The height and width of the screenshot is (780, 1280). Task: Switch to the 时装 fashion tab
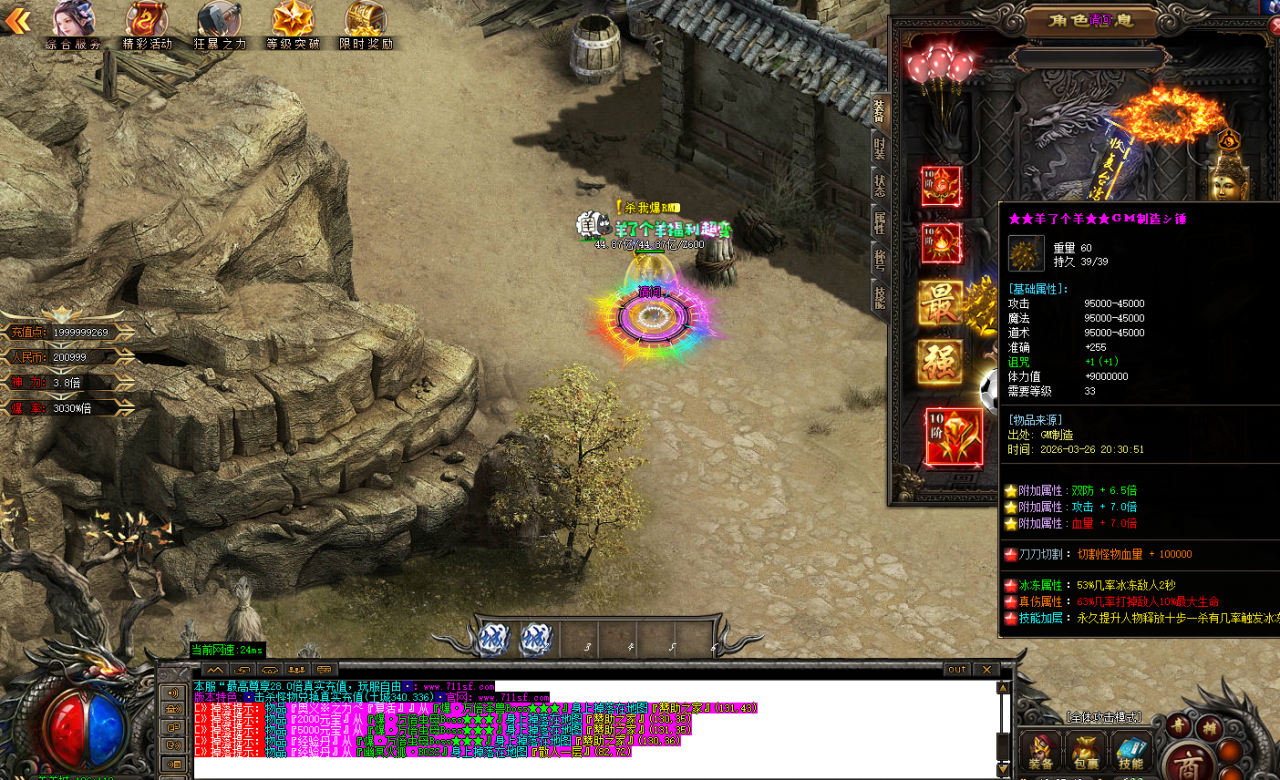(879, 148)
